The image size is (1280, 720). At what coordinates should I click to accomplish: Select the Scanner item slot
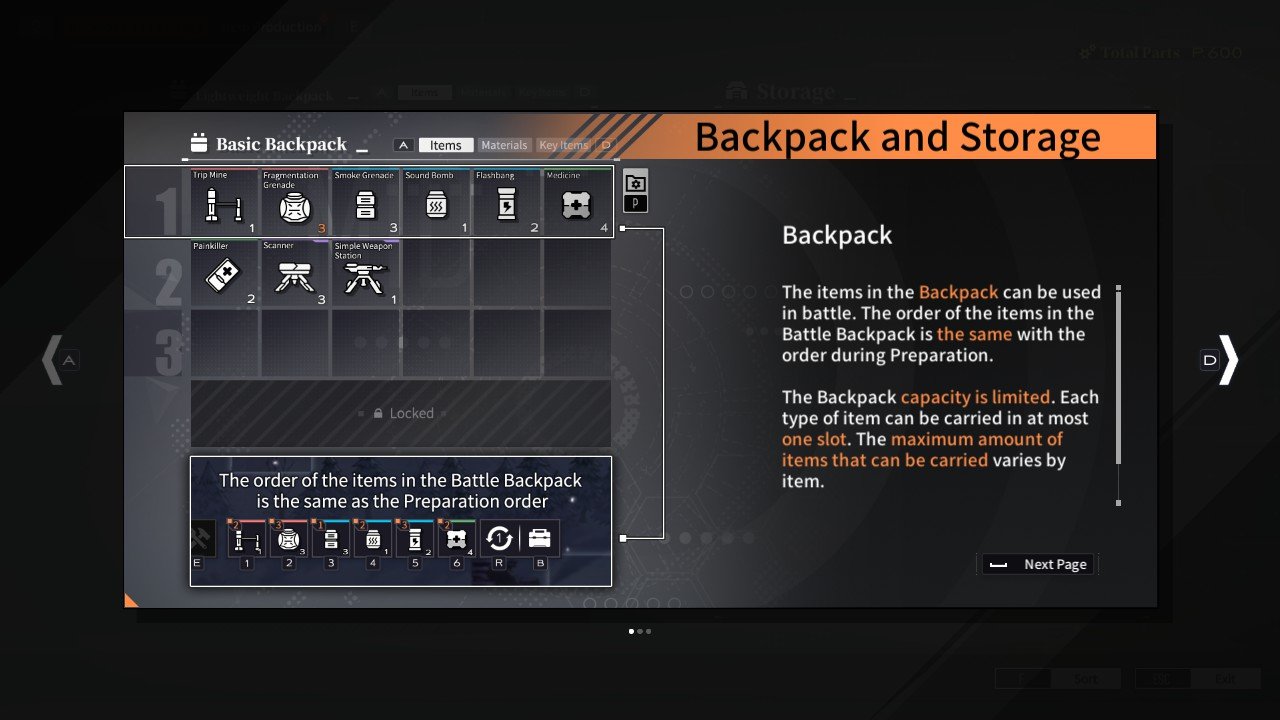pos(294,272)
